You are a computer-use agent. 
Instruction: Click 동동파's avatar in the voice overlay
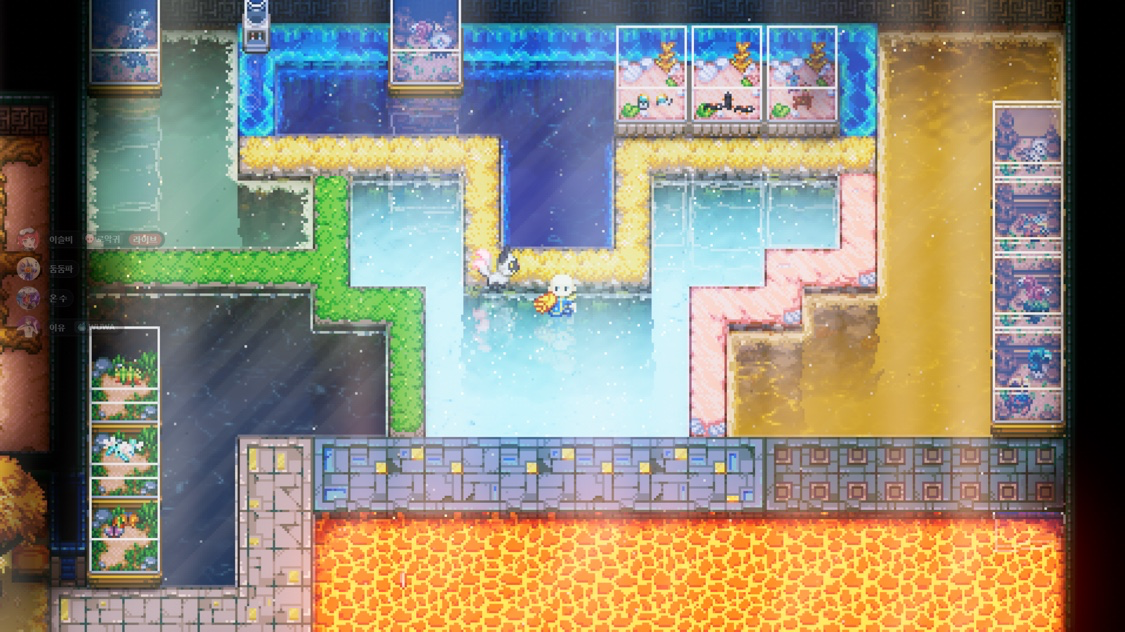tap(29, 269)
